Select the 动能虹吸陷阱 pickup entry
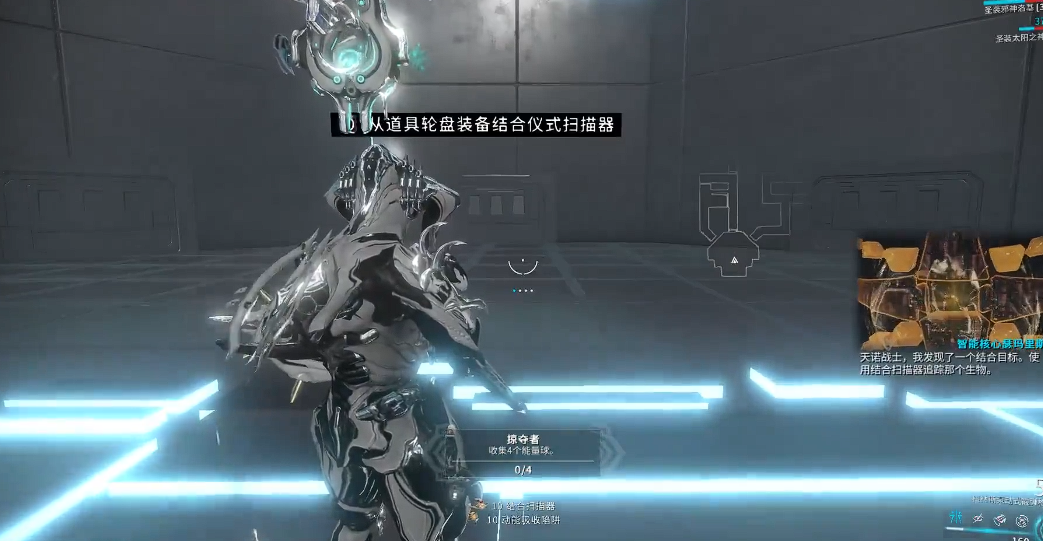The image size is (1043, 541). pyautogui.click(x=527, y=520)
